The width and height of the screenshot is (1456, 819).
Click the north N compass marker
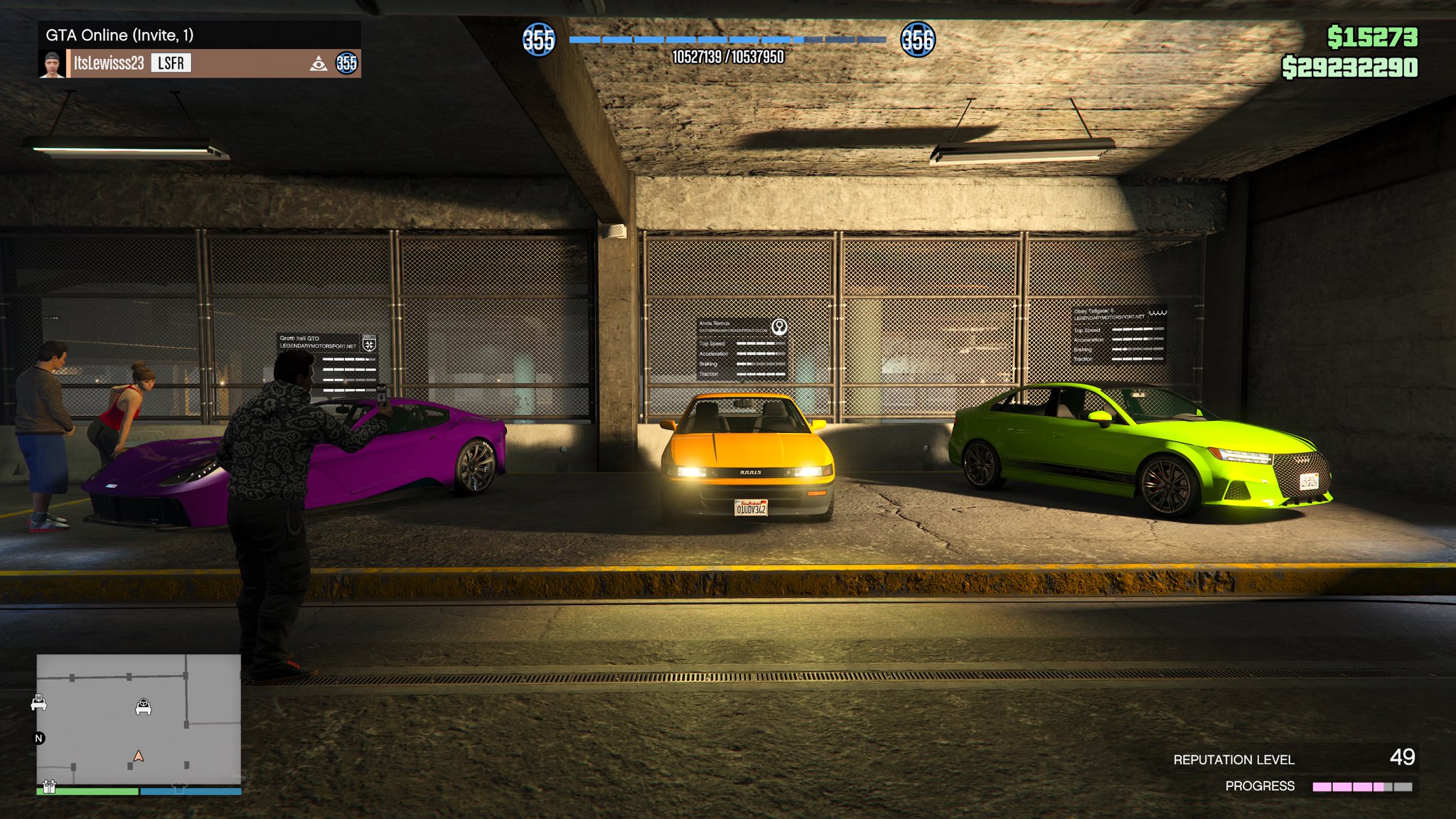pyautogui.click(x=39, y=738)
